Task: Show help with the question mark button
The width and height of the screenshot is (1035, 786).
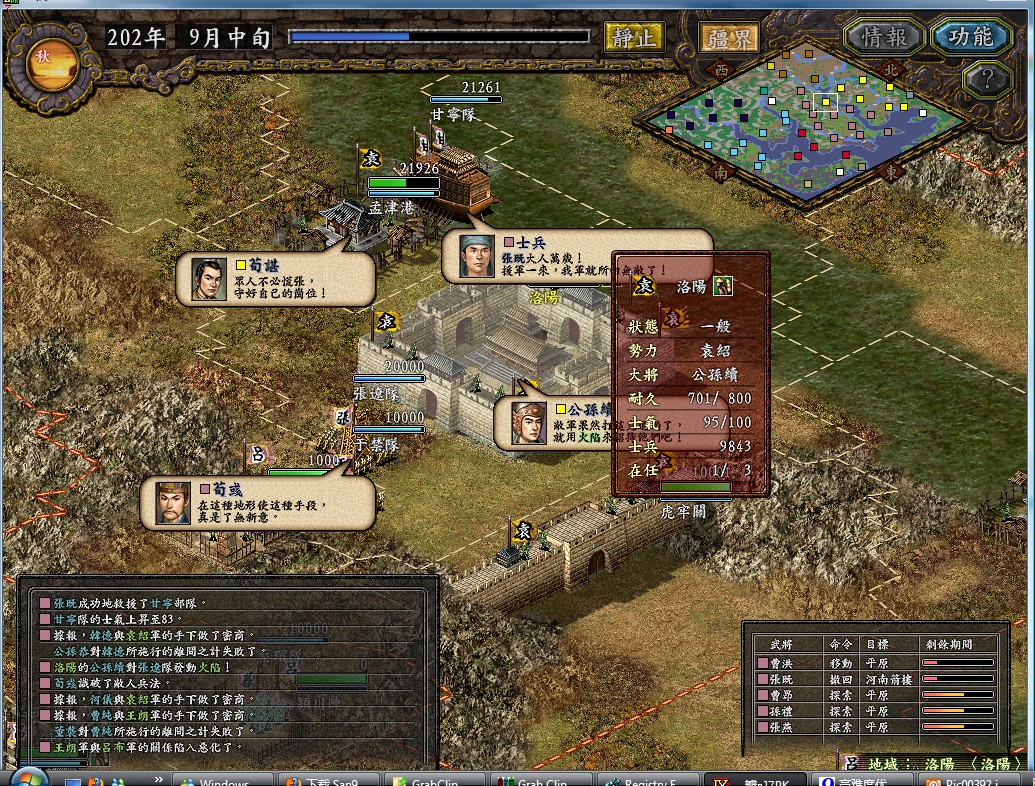Action: coord(988,78)
